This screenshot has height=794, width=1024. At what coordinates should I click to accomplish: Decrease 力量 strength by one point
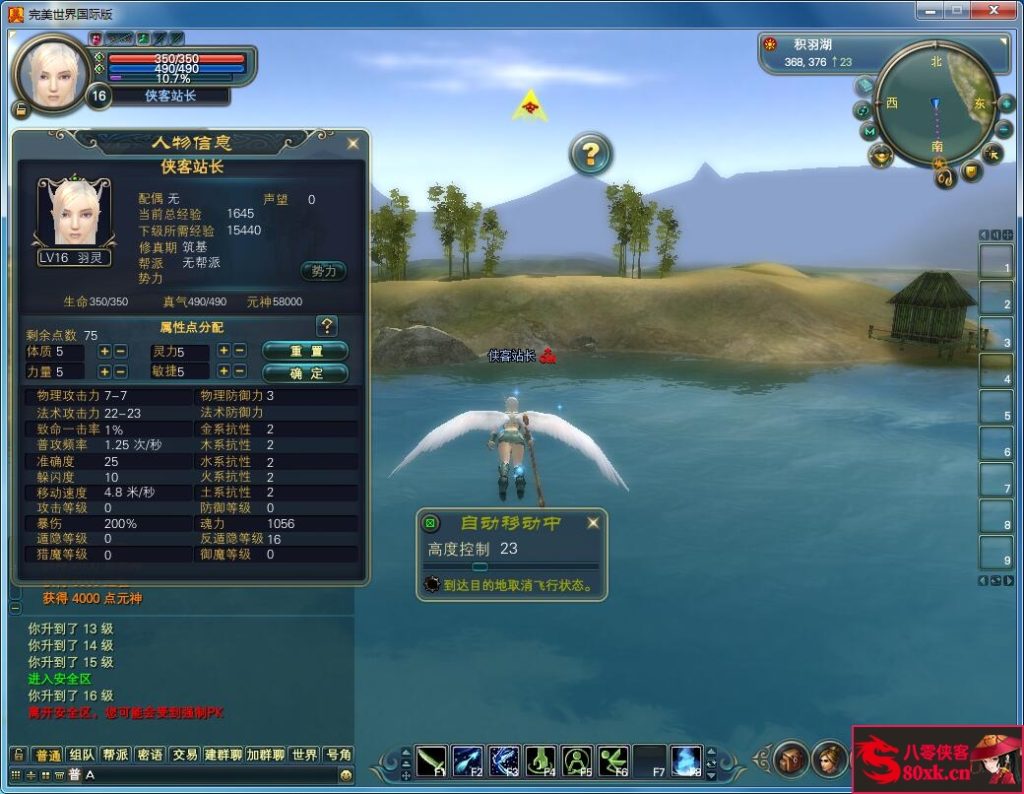coord(120,372)
